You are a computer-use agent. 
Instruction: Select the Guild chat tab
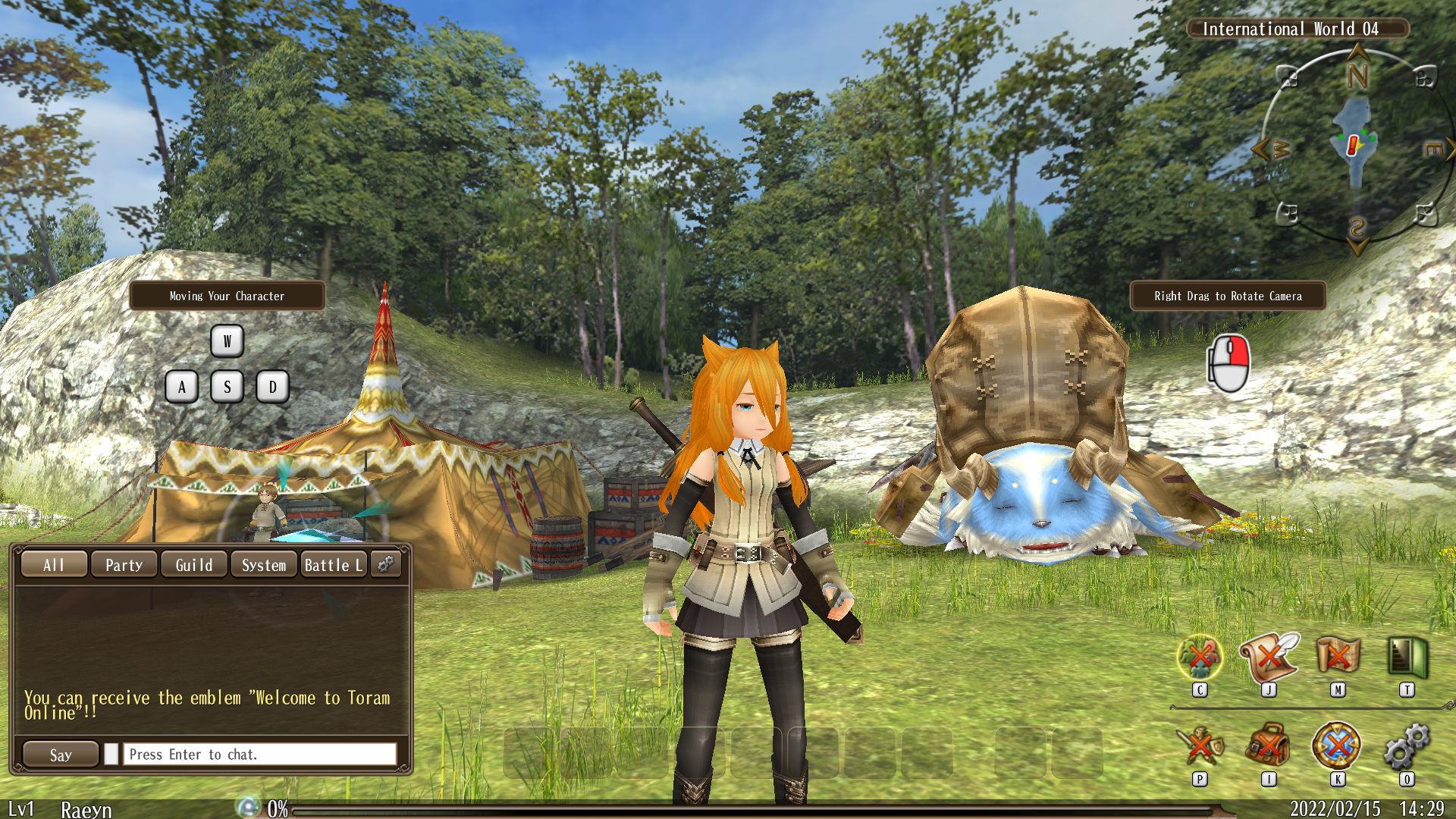194,565
